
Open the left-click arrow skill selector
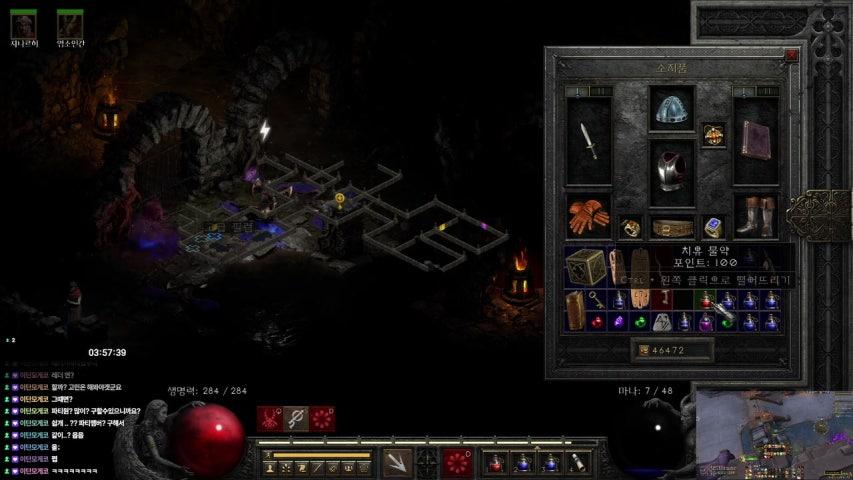[397, 463]
